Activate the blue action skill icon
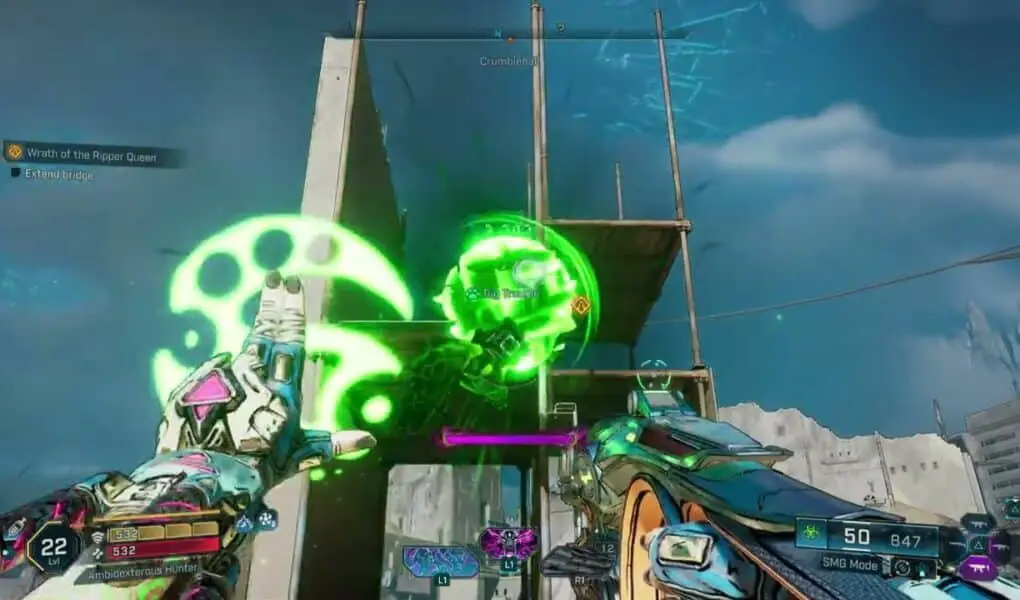The image size is (1020, 600). coord(441,561)
